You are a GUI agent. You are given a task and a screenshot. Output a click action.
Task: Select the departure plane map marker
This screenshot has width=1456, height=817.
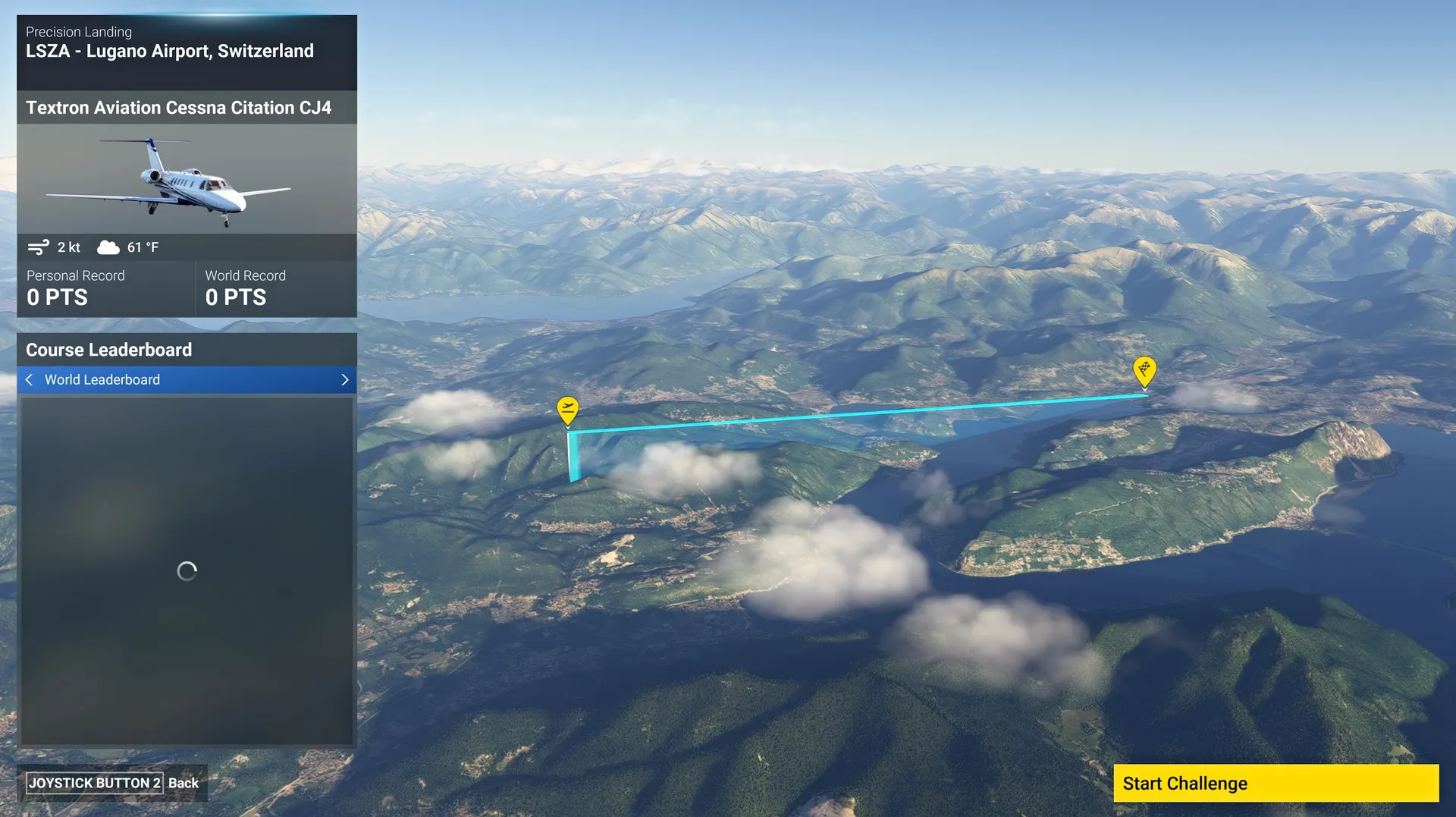[567, 410]
